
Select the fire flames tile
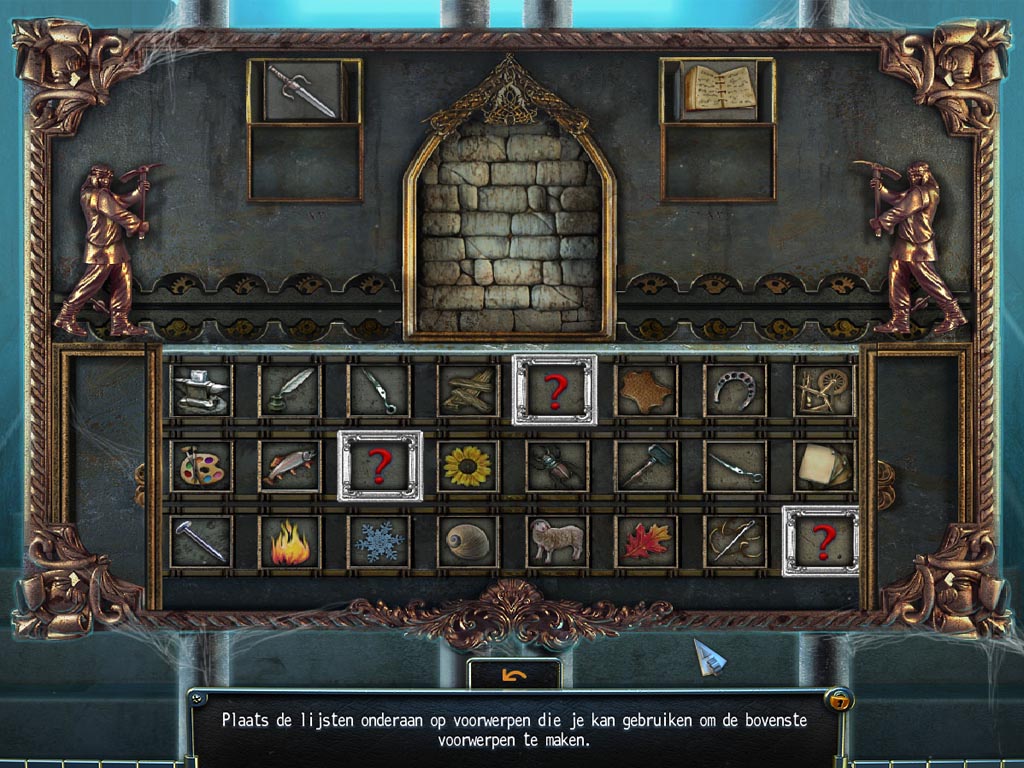pyautogui.click(x=289, y=542)
